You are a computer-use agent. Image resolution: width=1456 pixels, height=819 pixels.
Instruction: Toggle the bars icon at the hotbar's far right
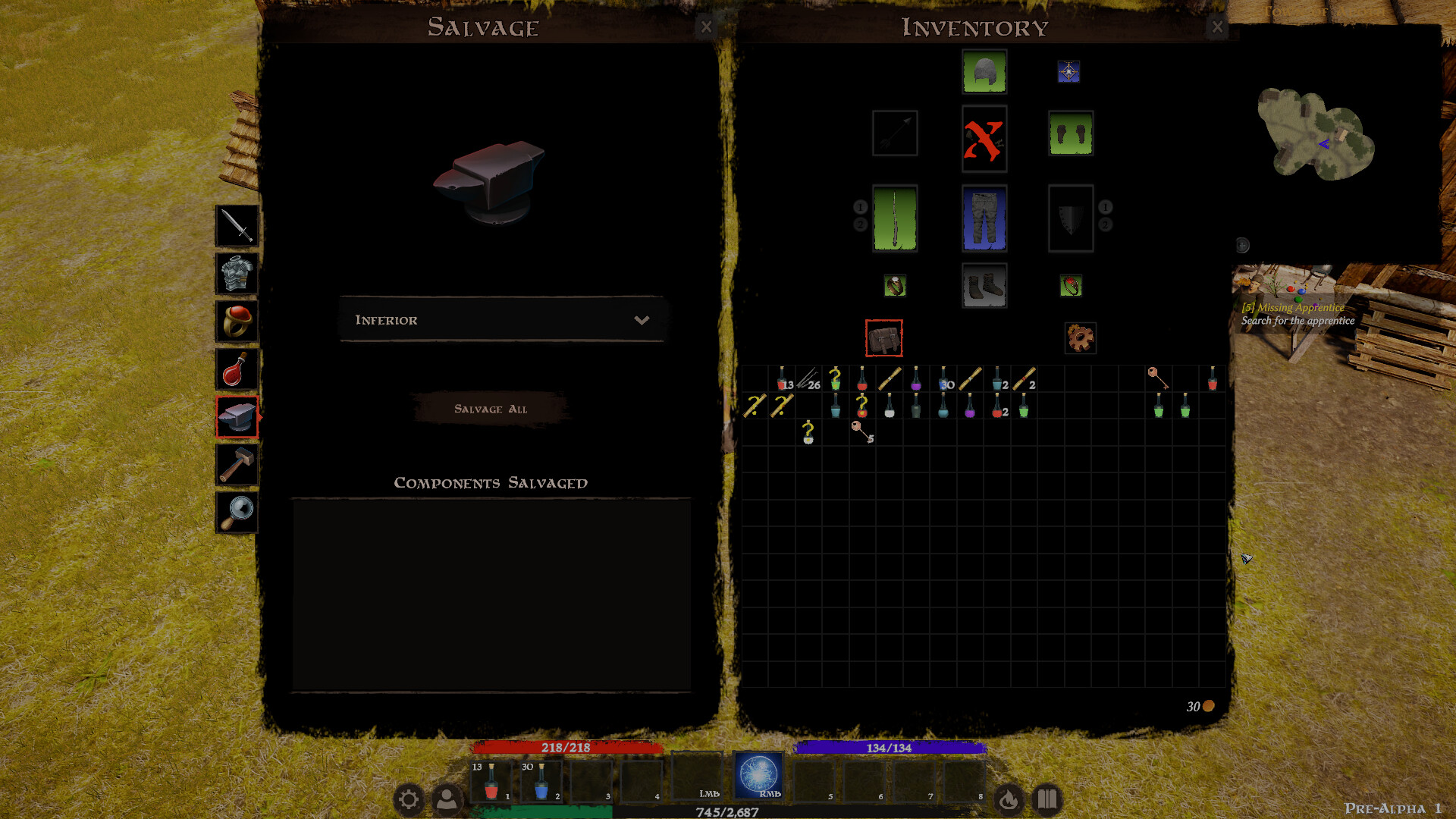tap(1047, 799)
